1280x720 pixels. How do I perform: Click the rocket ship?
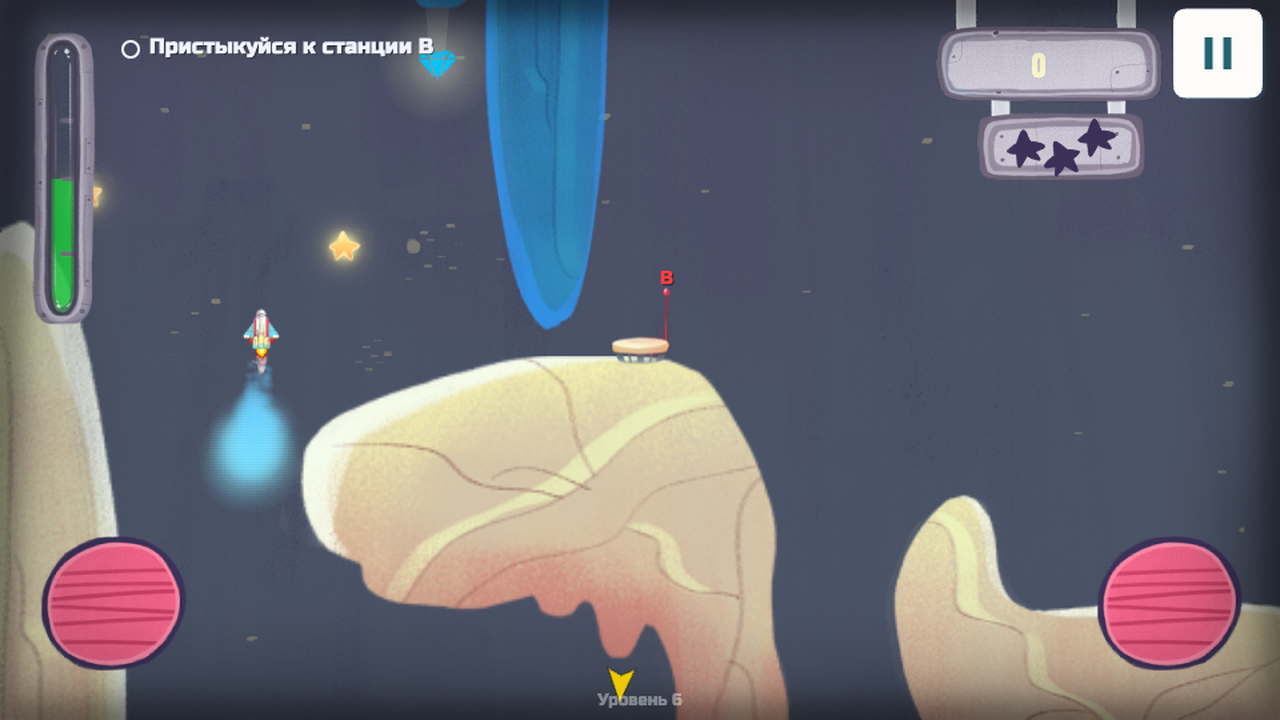tap(261, 332)
